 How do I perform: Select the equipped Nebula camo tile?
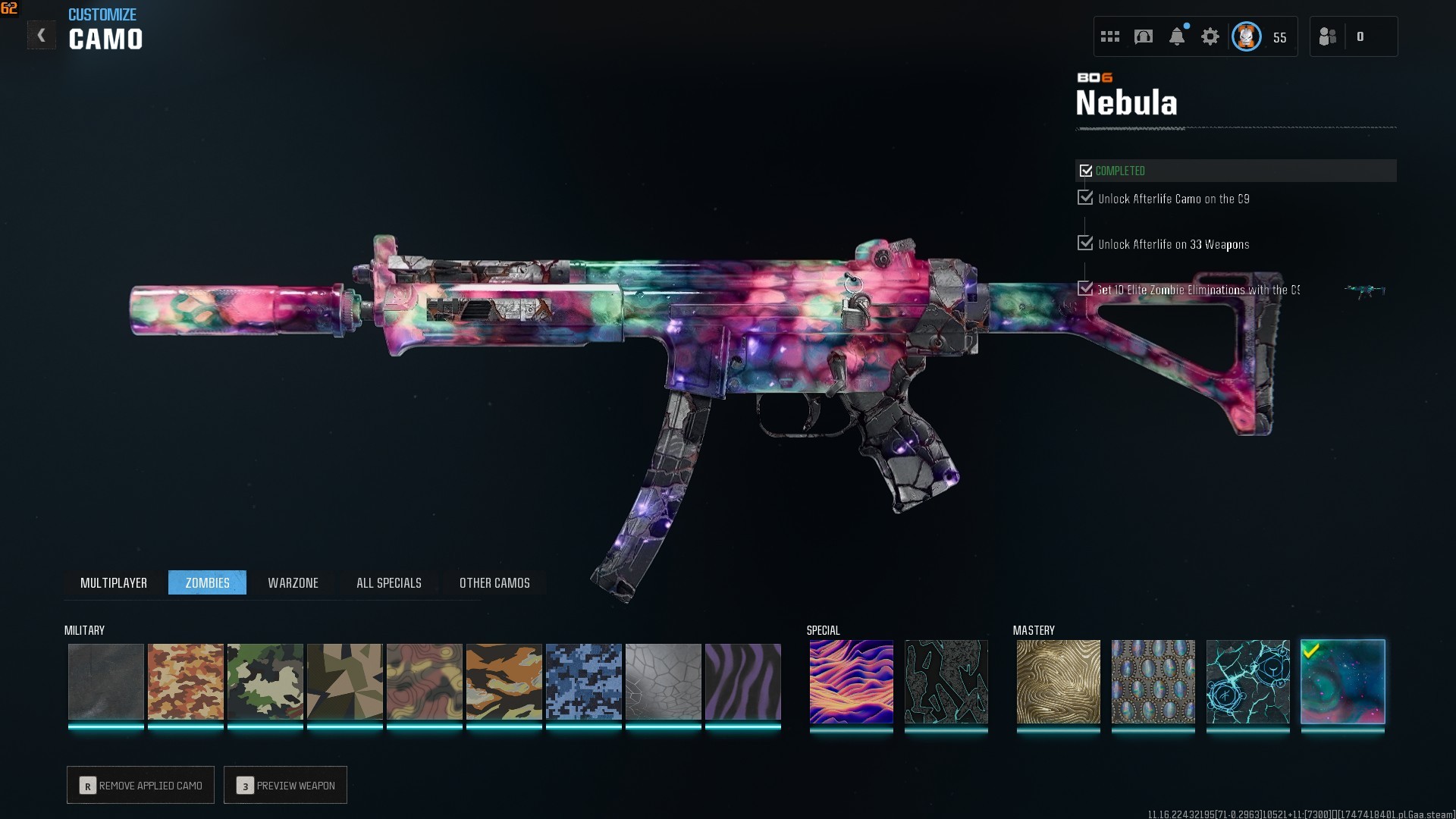click(1343, 681)
